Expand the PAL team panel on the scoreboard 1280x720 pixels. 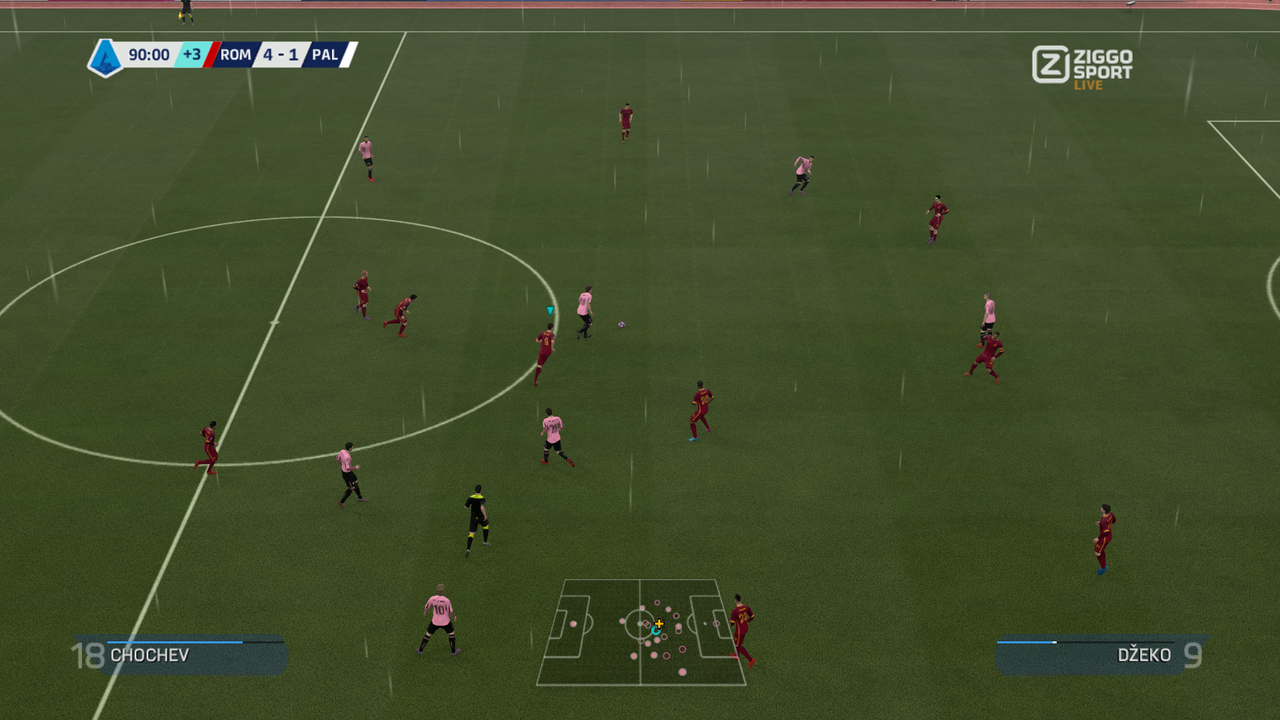328,55
